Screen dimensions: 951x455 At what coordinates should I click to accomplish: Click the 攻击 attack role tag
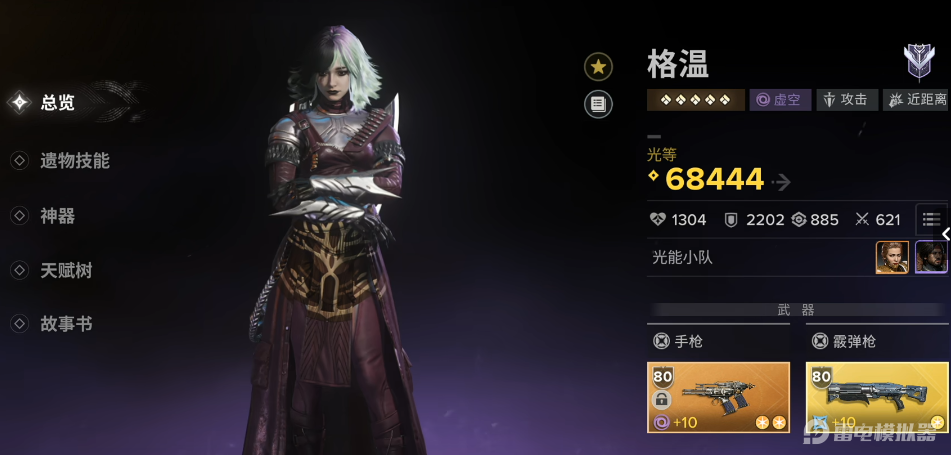[x=846, y=100]
